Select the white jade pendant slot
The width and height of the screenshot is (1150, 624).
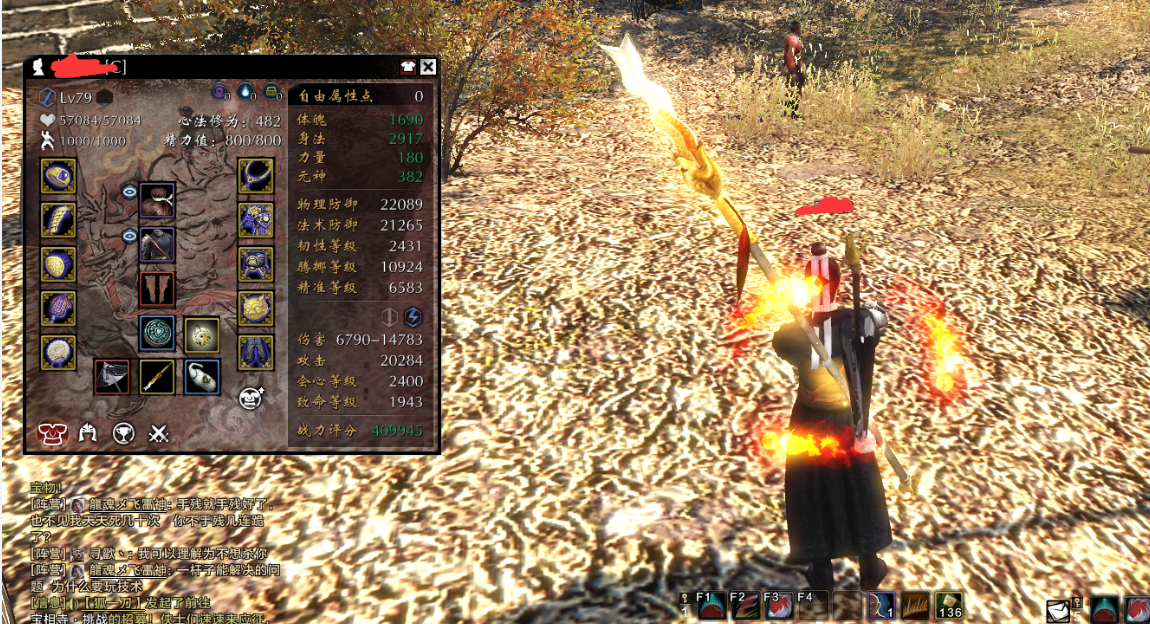pyautogui.click(x=202, y=377)
